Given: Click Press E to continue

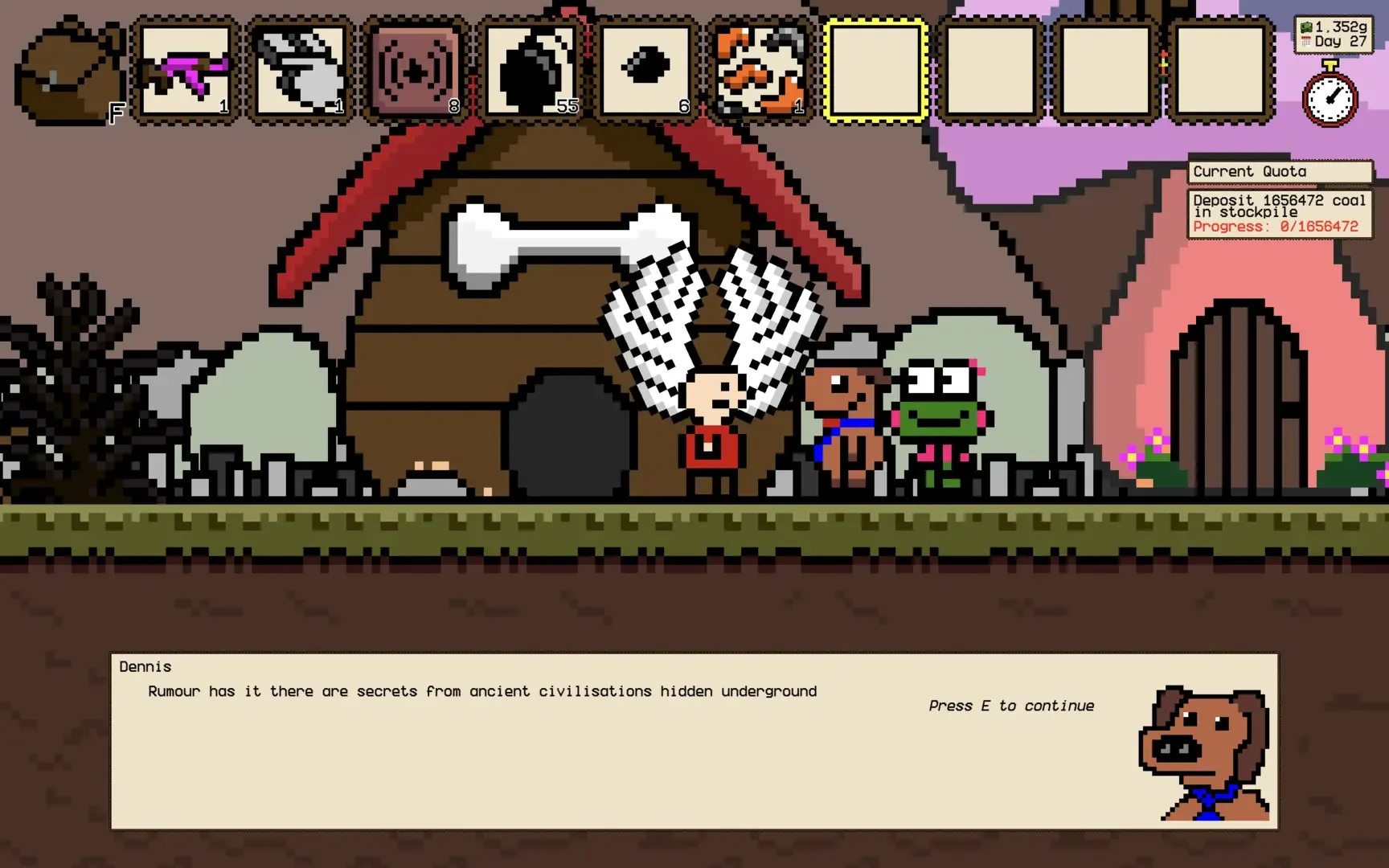Looking at the screenshot, I should [x=1010, y=705].
